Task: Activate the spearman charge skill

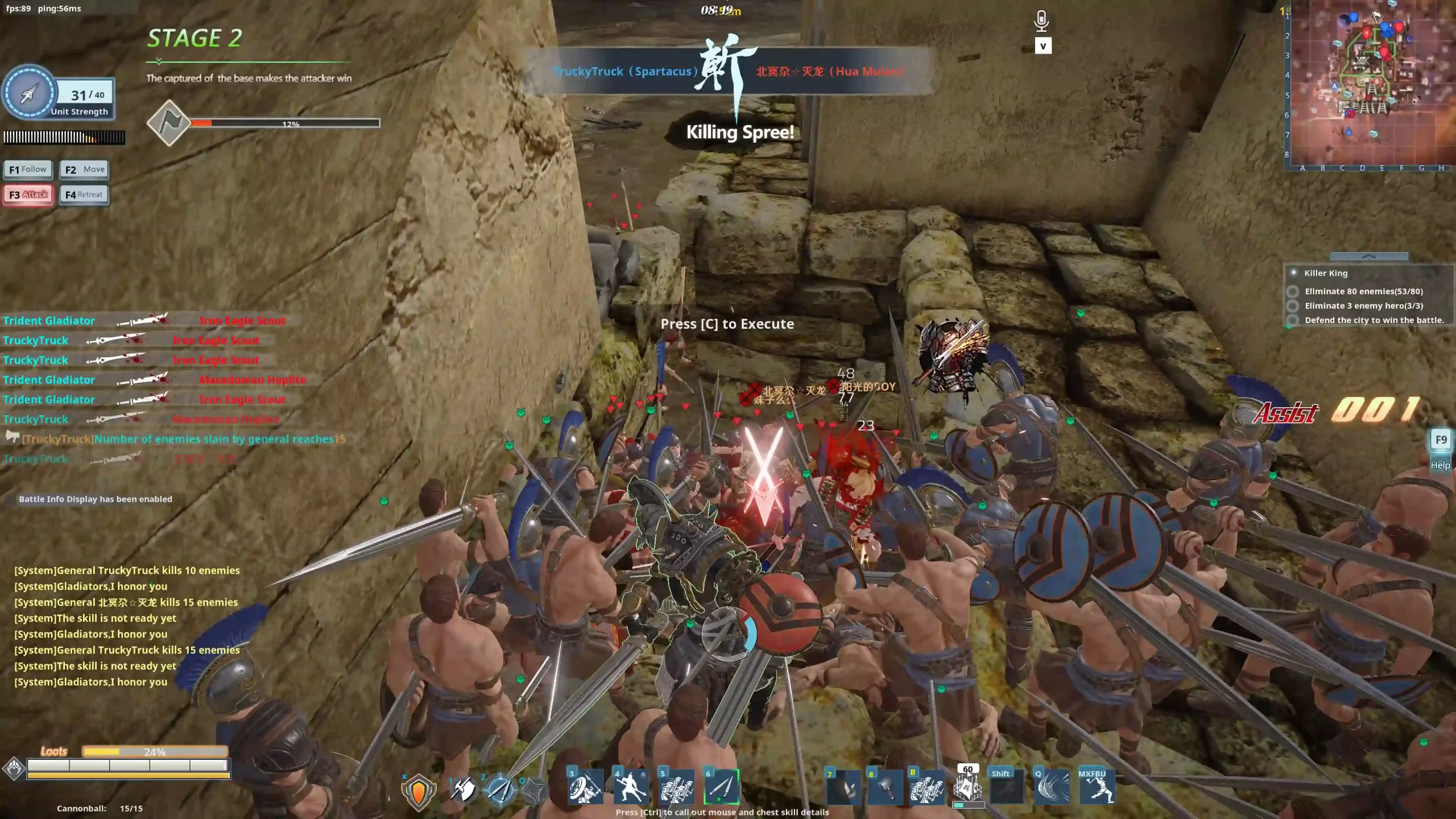Action: pos(631,787)
